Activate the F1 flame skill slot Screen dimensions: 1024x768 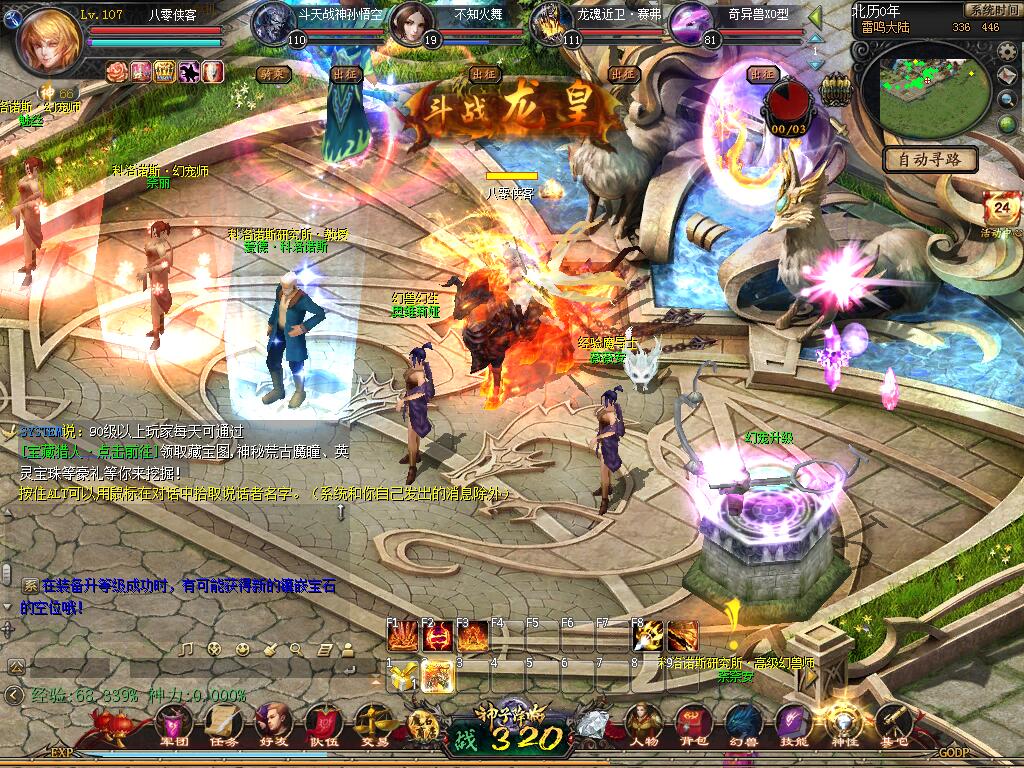click(403, 636)
